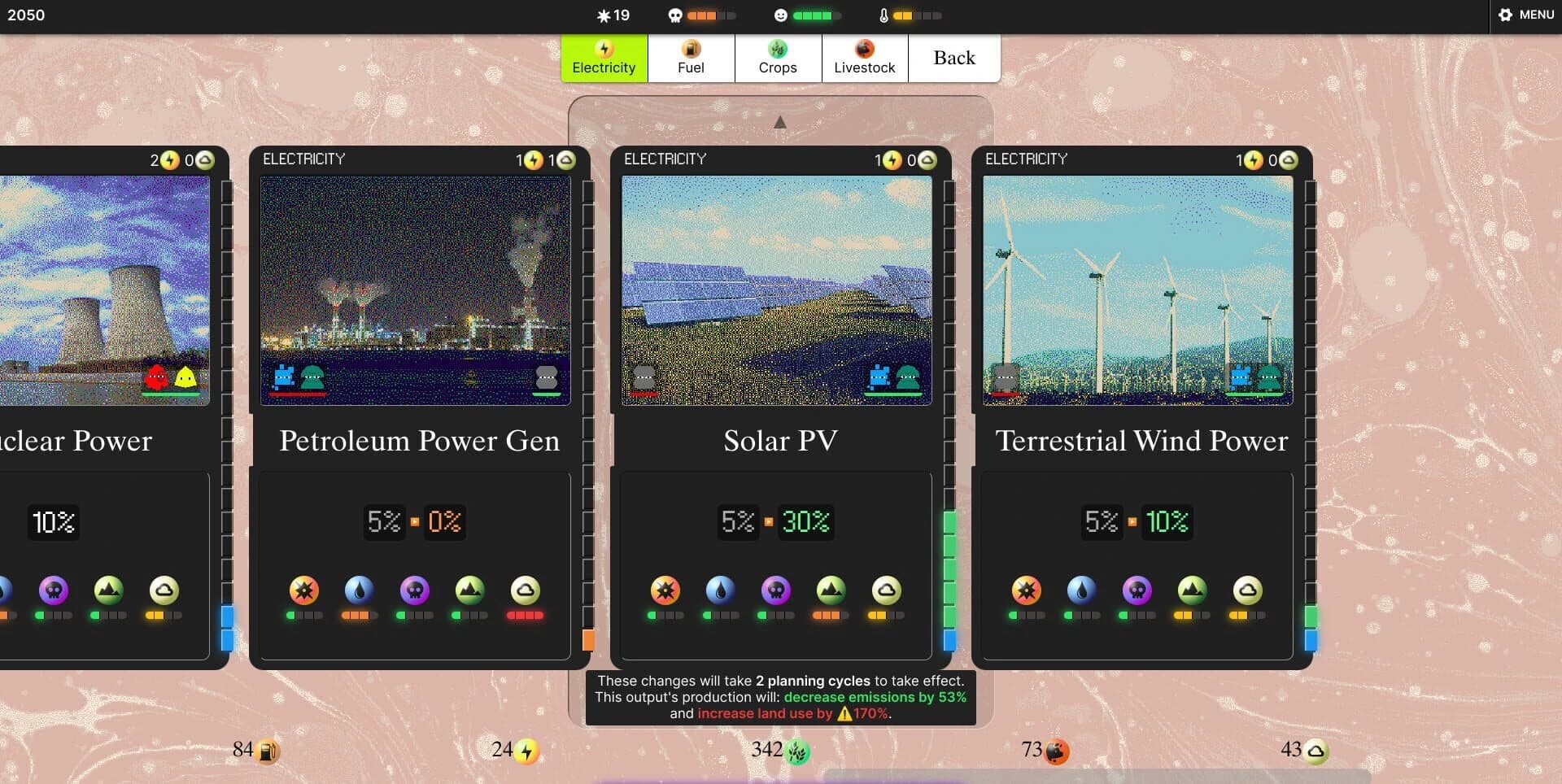1562x784 pixels.
Task: Collapse the planning cycles tooltip below Solar PV
Action: click(780, 697)
